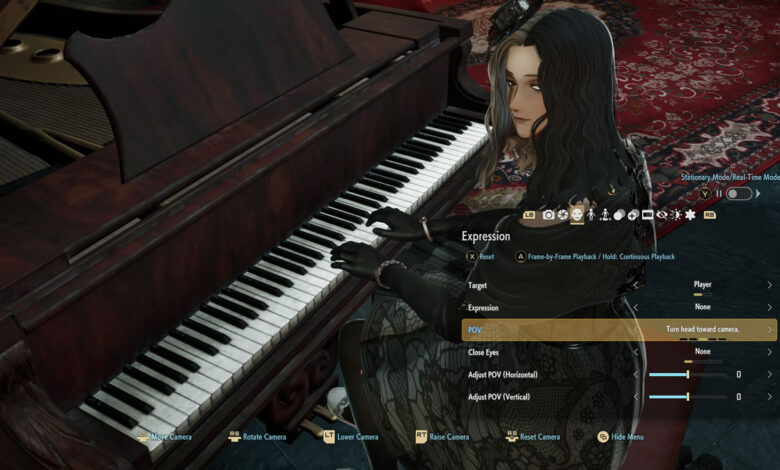The image size is (780, 470).
Task: Open the standing figure pose tab
Action: pyautogui.click(x=591, y=214)
